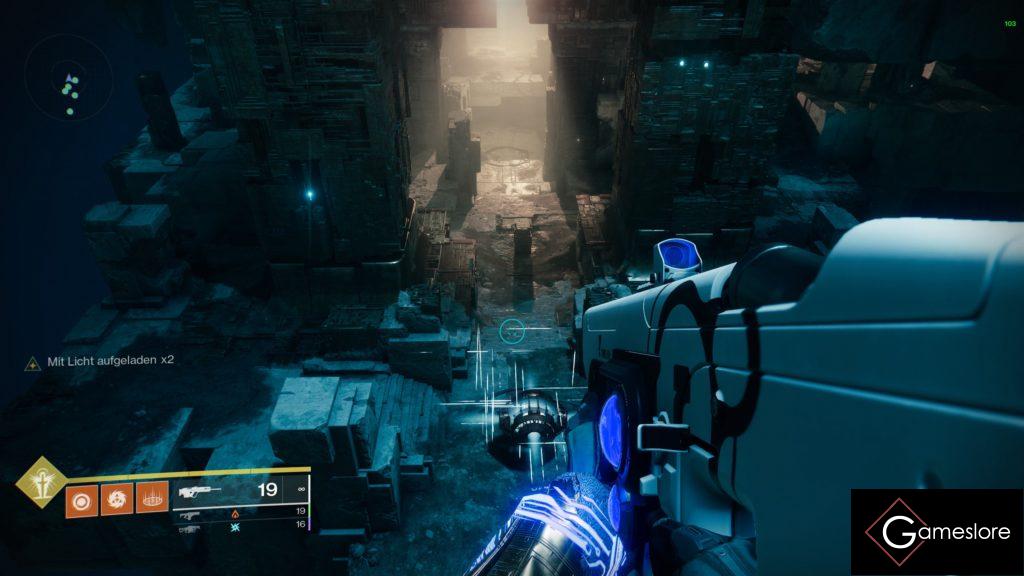Activate the golden super ability diamond icon
Image resolution: width=1024 pixels, height=576 pixels.
(x=40, y=481)
